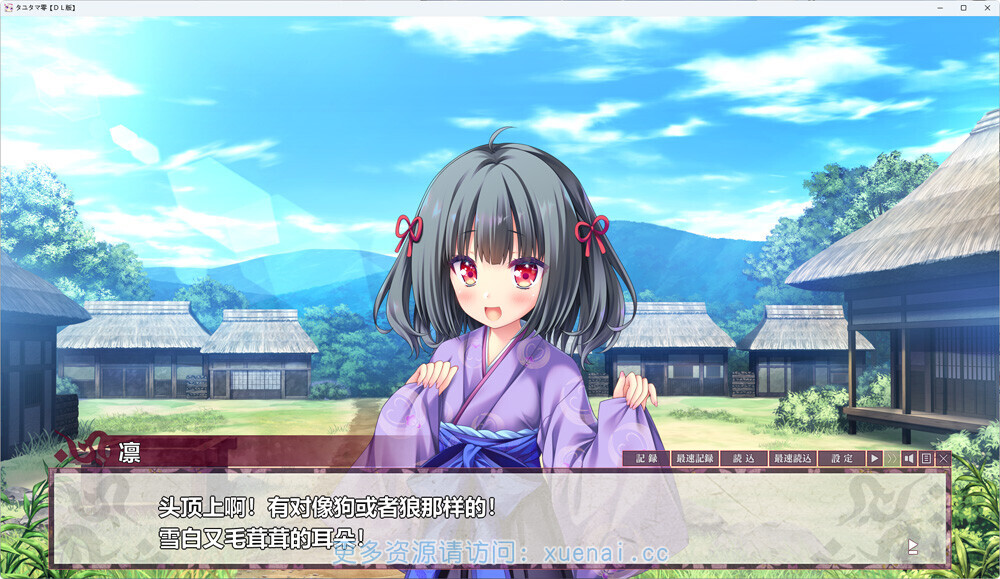Activate the double-arrow skip button
The height and width of the screenshot is (579, 1000).
(x=892, y=458)
